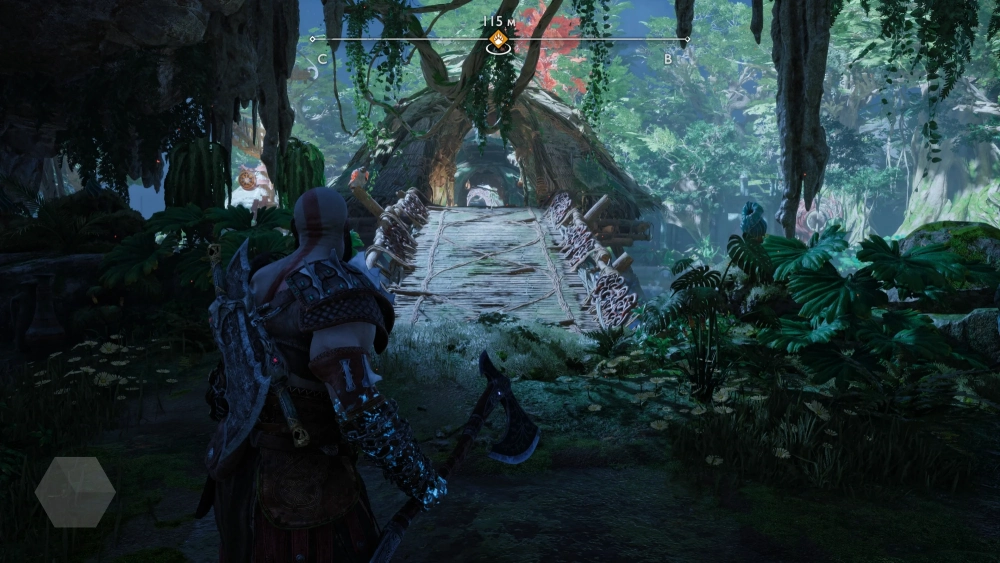Click the translucent hexagon icon
Screen dimensions: 1000x563
click(x=75, y=492)
